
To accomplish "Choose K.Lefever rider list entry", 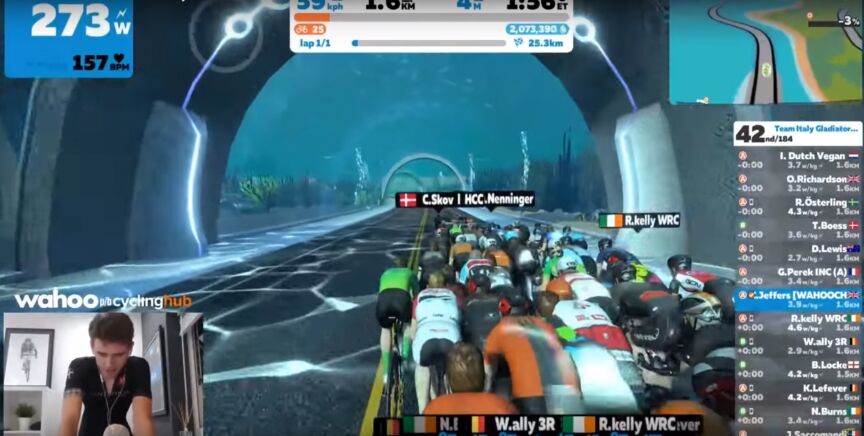I will coord(798,392).
